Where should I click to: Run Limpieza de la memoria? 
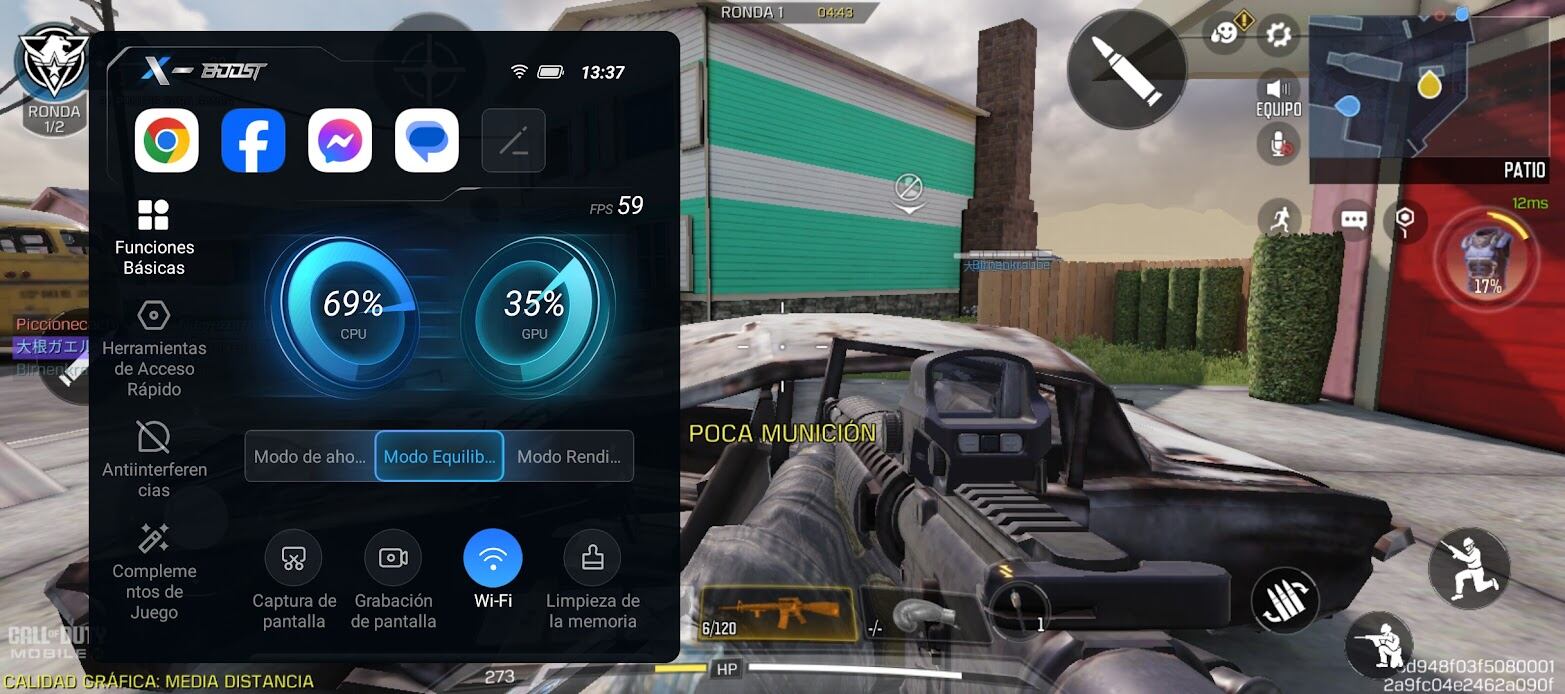click(x=593, y=580)
